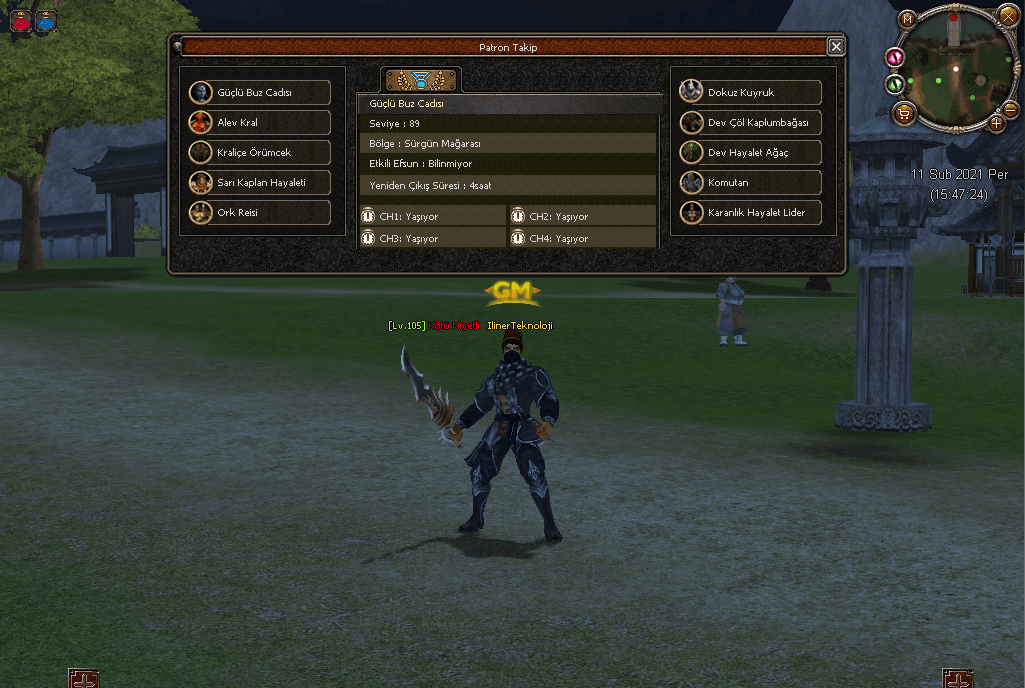
Task: Click the CH1 channel status row
Action: pyautogui.click(x=433, y=217)
